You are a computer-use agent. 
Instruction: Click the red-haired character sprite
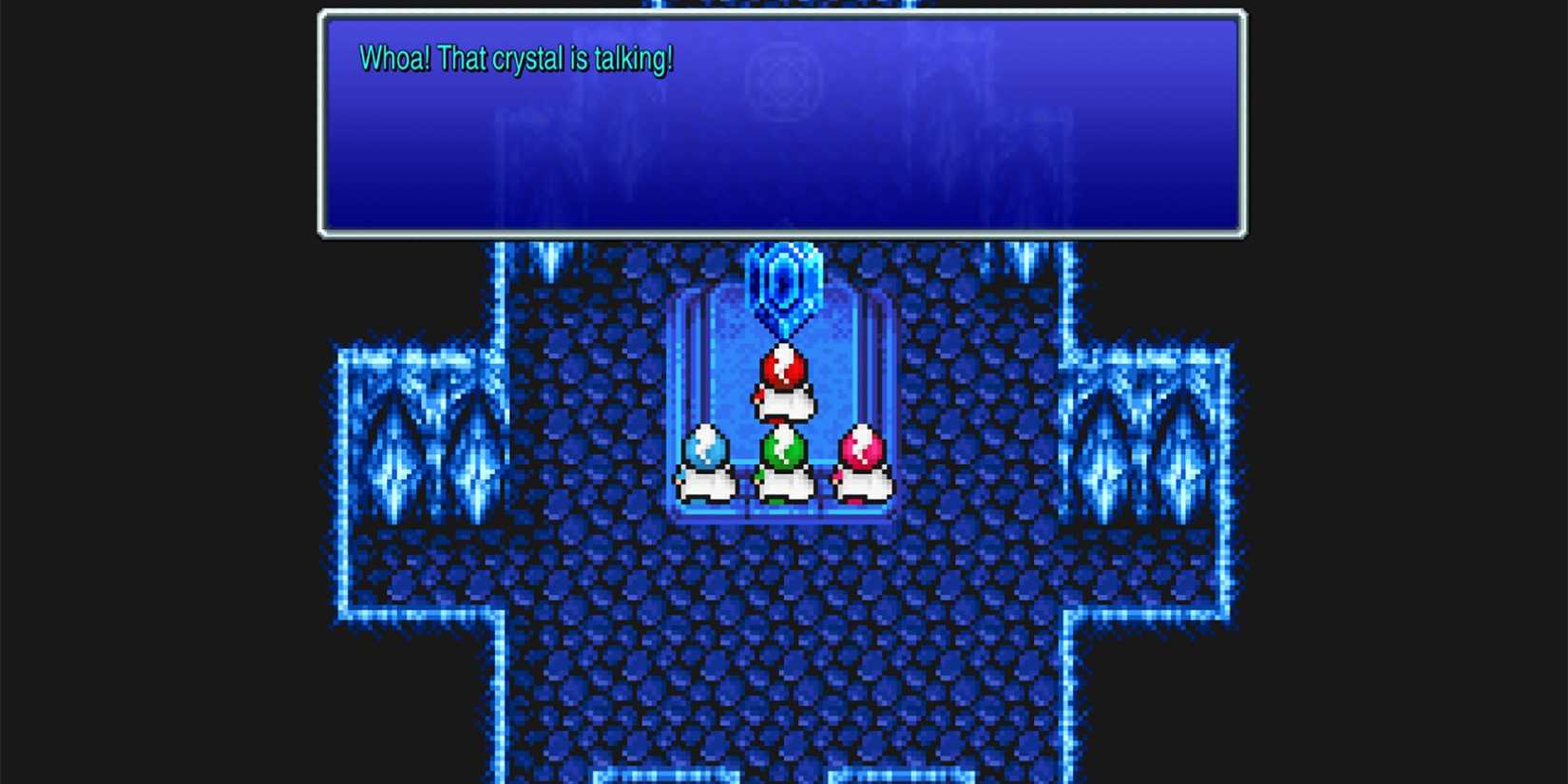783,385
